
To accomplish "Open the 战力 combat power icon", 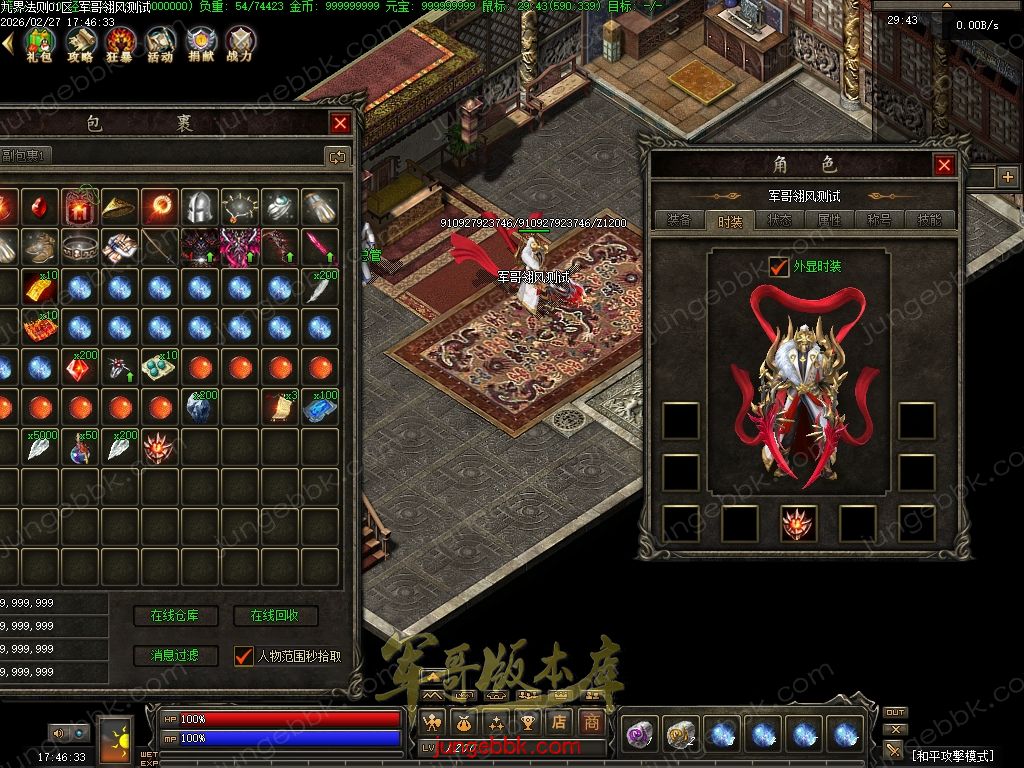I will 240,43.
